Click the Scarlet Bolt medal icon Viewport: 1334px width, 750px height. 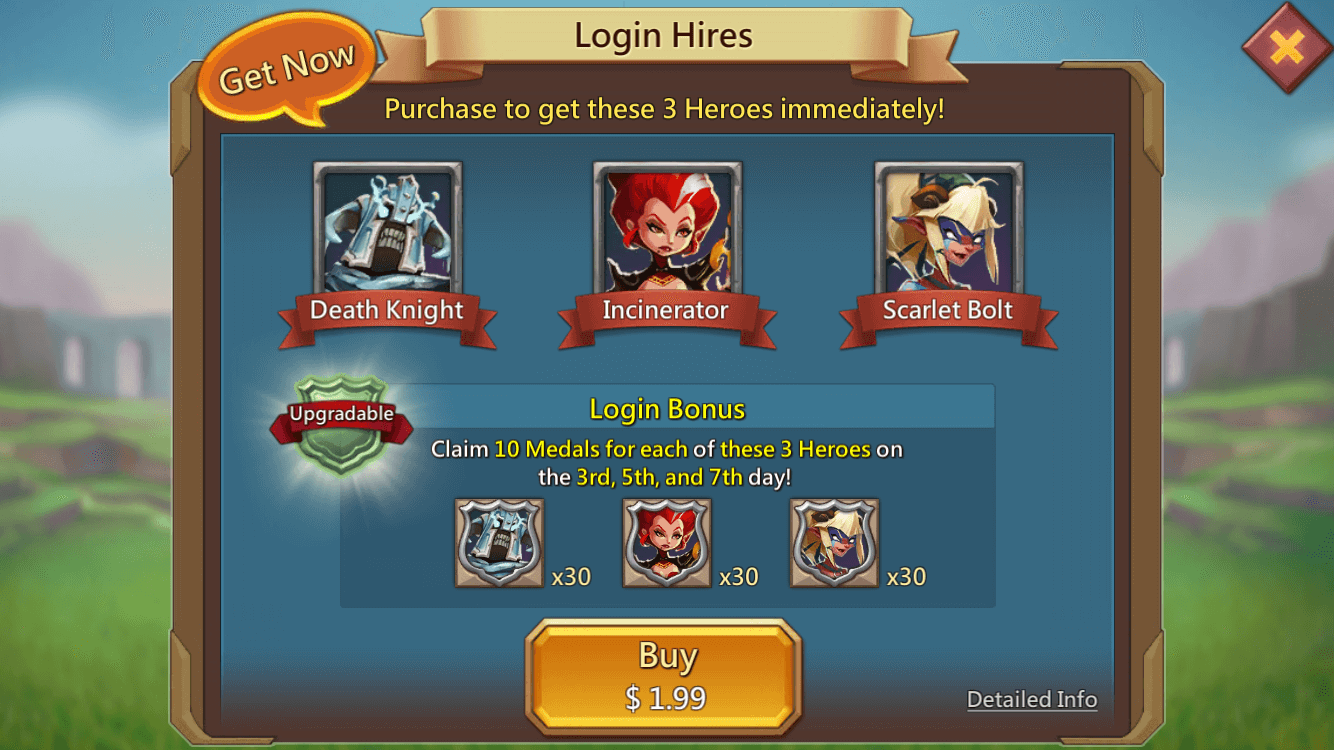[834, 542]
